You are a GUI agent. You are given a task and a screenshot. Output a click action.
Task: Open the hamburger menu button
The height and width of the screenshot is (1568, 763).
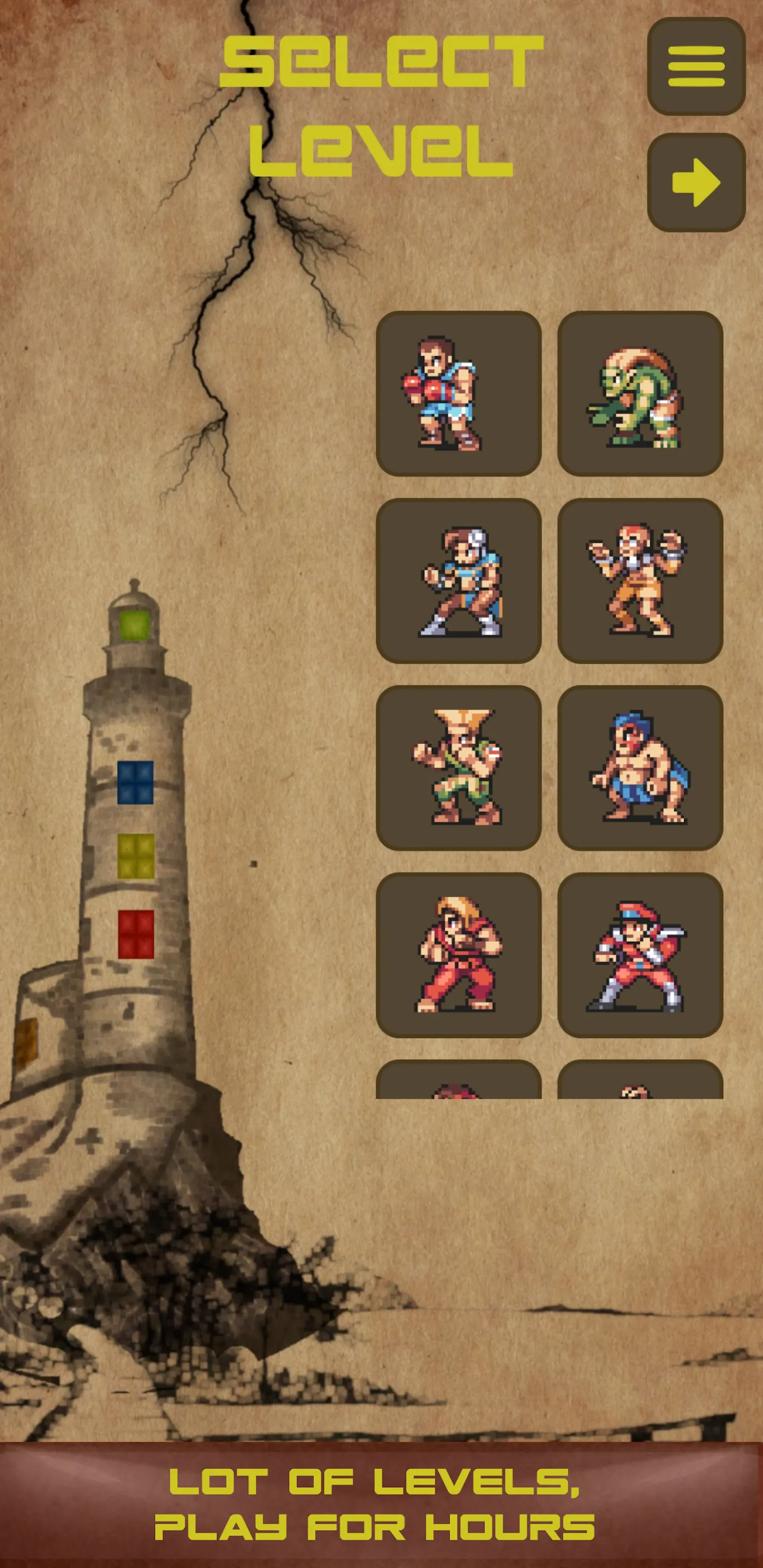(696, 66)
